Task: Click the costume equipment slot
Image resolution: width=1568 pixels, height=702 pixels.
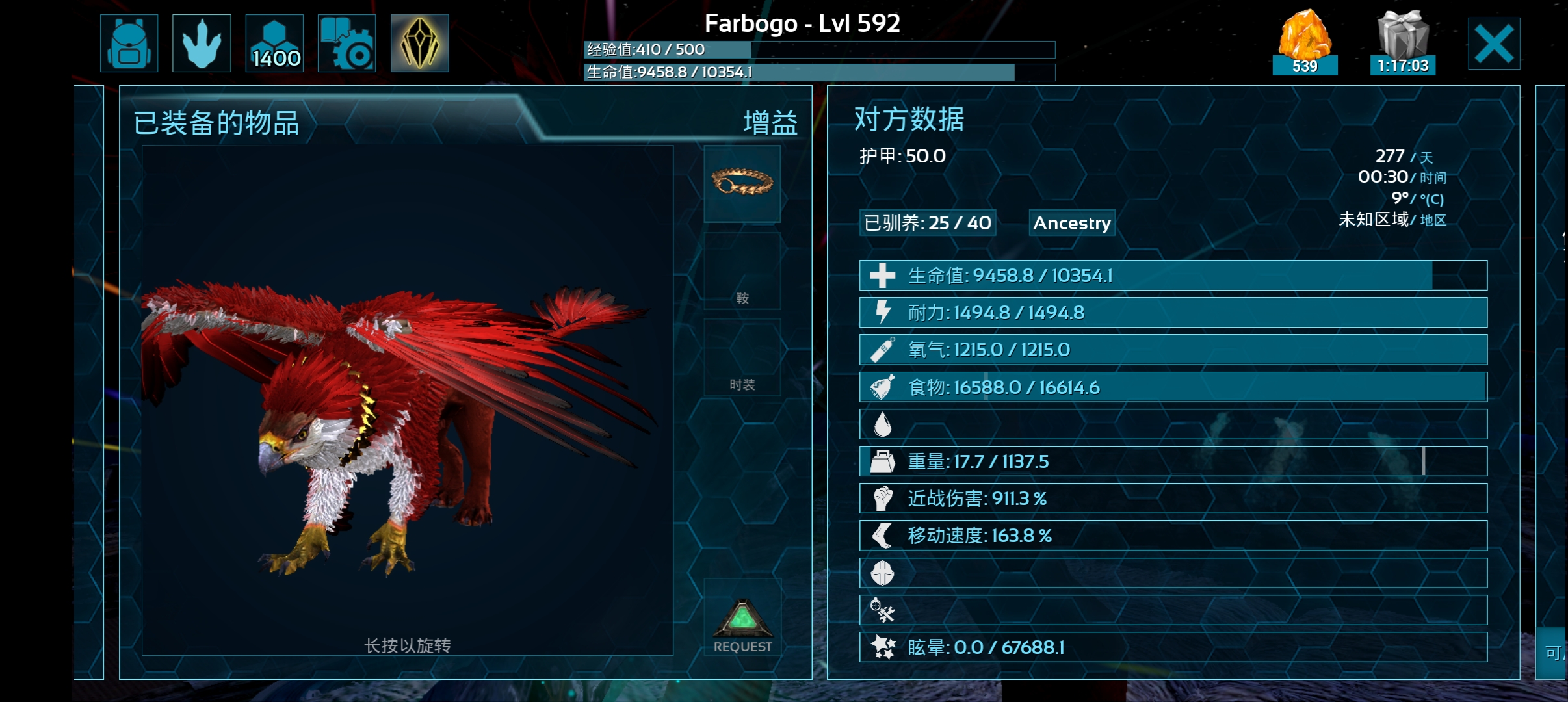Action: pos(742,357)
